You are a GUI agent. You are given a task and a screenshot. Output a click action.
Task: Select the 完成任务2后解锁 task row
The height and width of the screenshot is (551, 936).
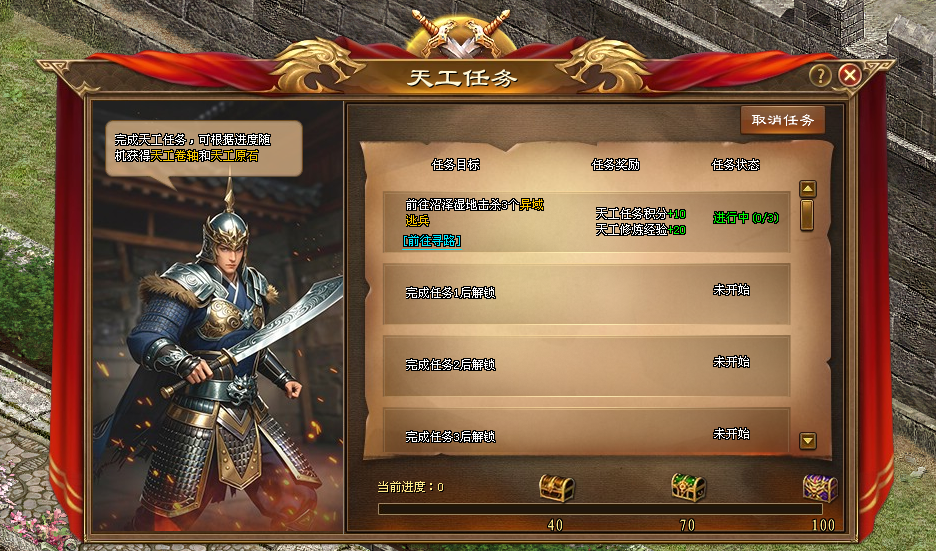point(586,365)
